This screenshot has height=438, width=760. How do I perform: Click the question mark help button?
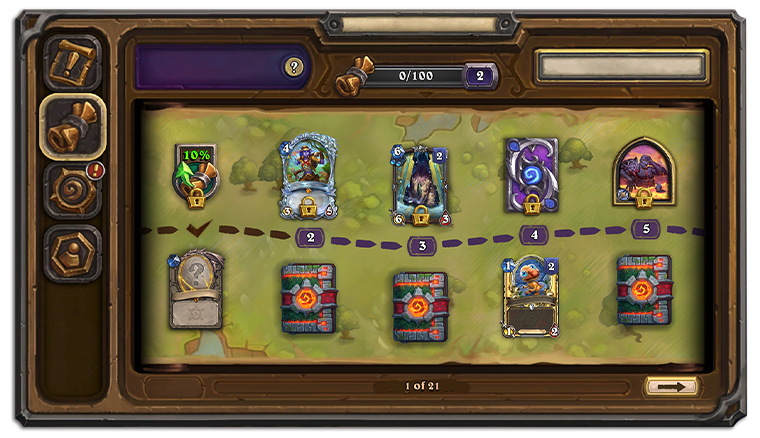pyautogui.click(x=293, y=67)
